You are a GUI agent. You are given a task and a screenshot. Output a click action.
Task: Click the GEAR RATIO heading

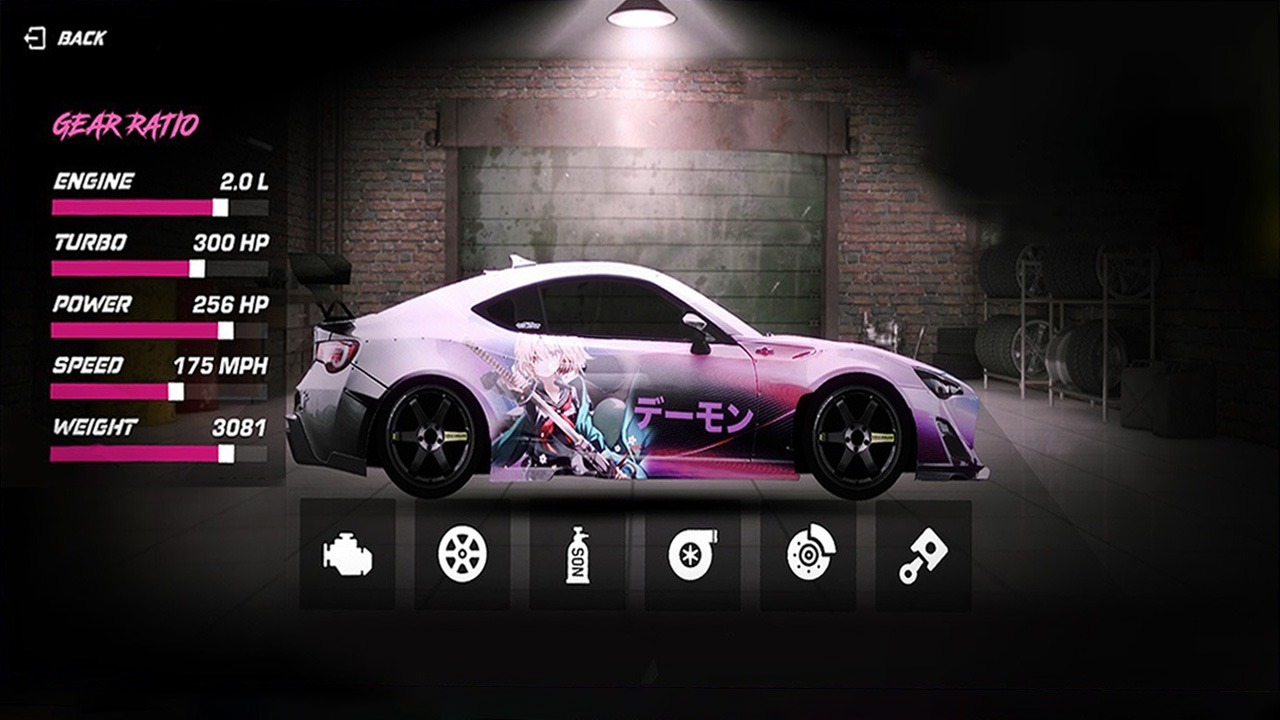[x=125, y=123]
